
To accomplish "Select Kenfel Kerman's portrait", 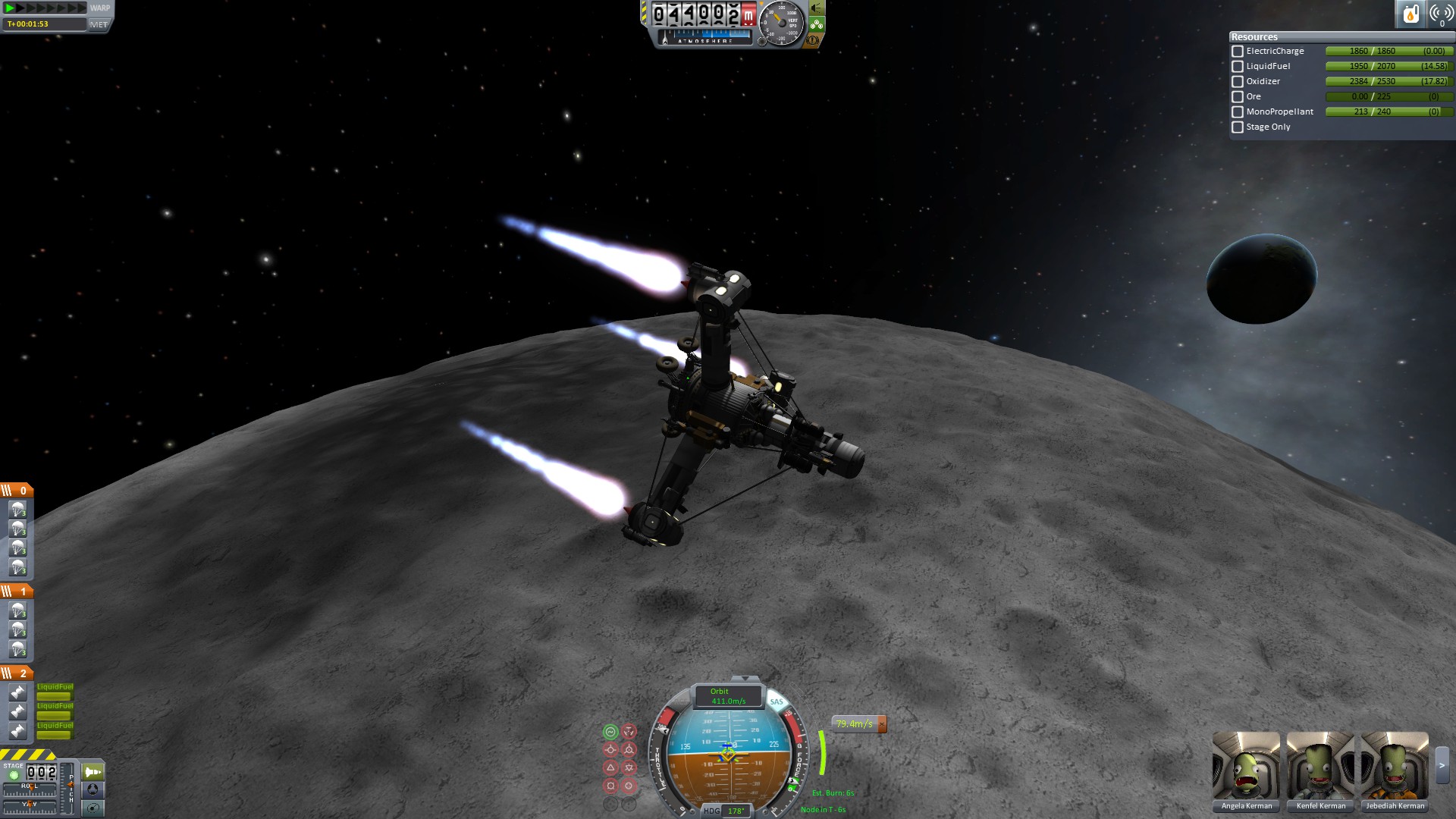I will (x=1320, y=766).
